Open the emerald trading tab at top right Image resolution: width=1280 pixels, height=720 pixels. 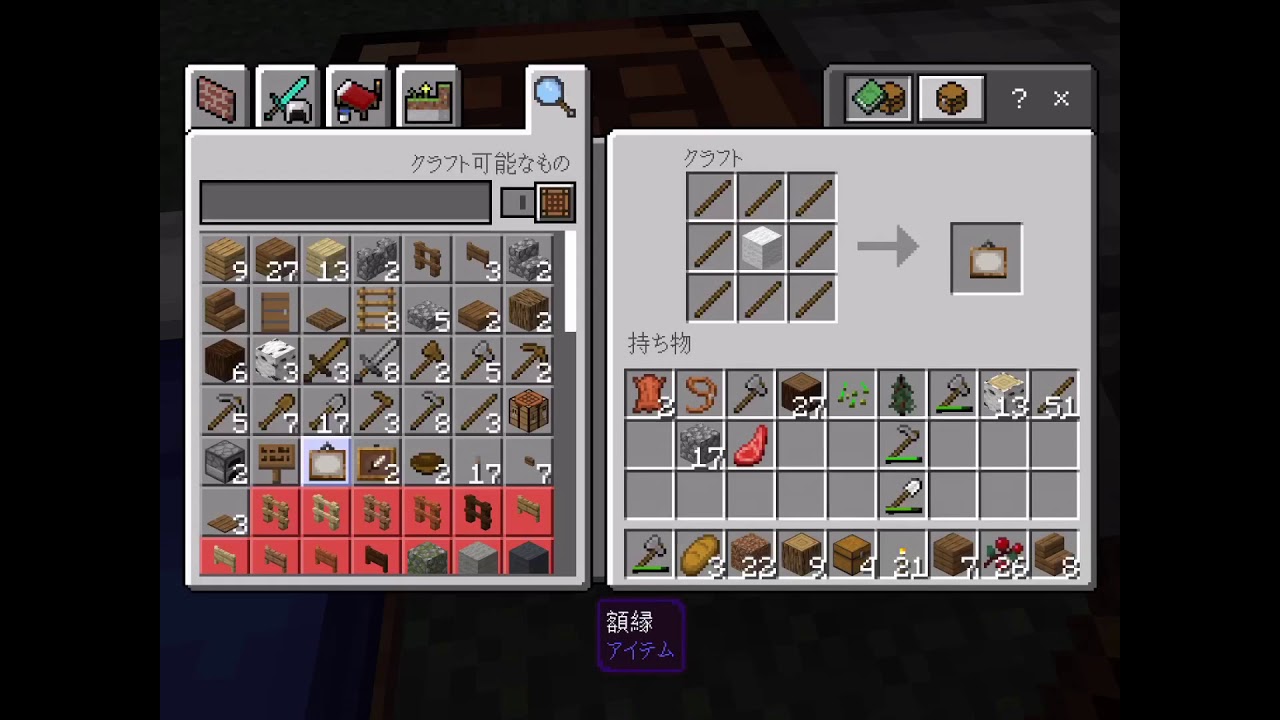tap(877, 97)
